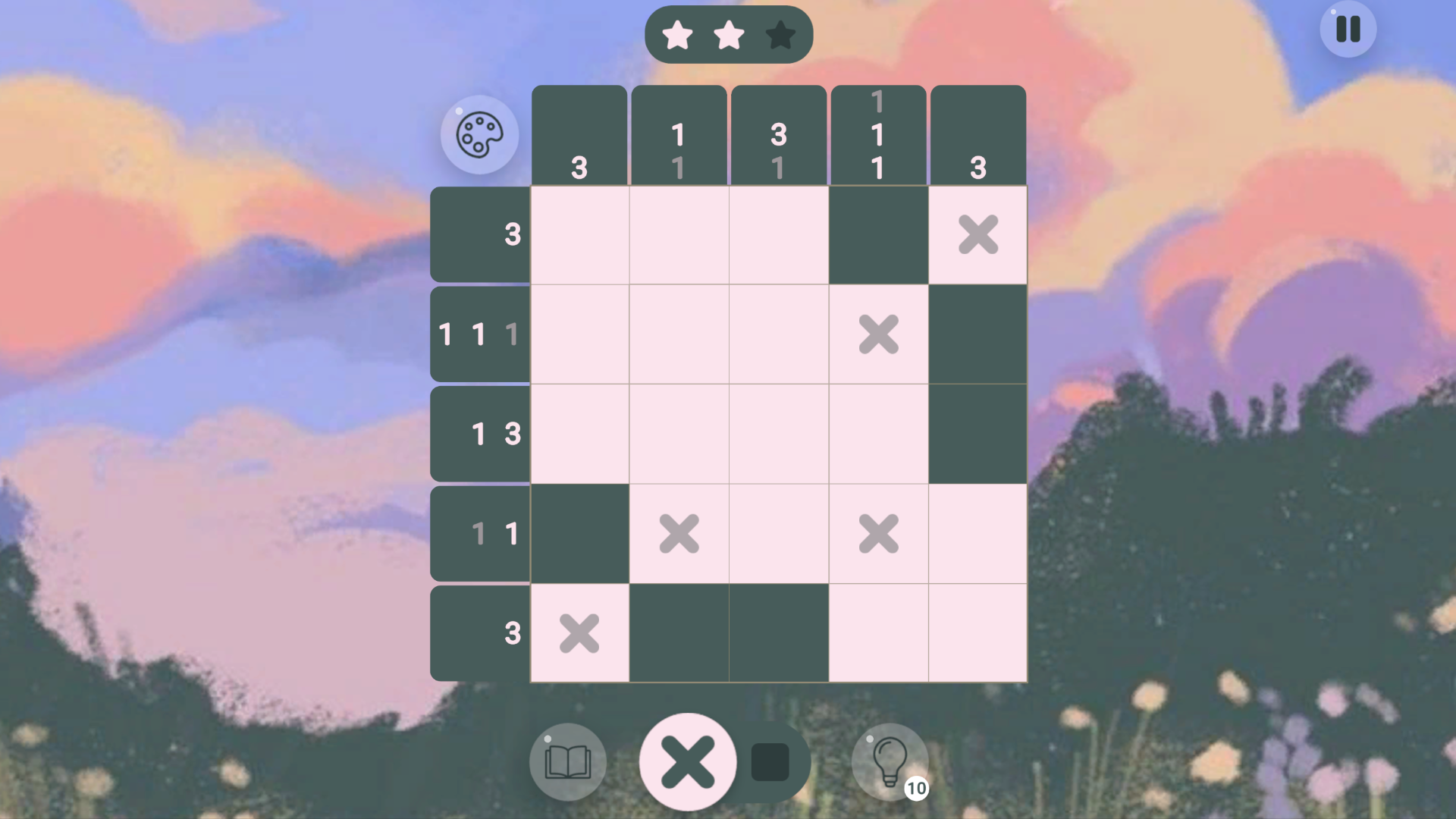Click the dark filled cell in the top row
The image size is (1456, 819).
(x=877, y=234)
